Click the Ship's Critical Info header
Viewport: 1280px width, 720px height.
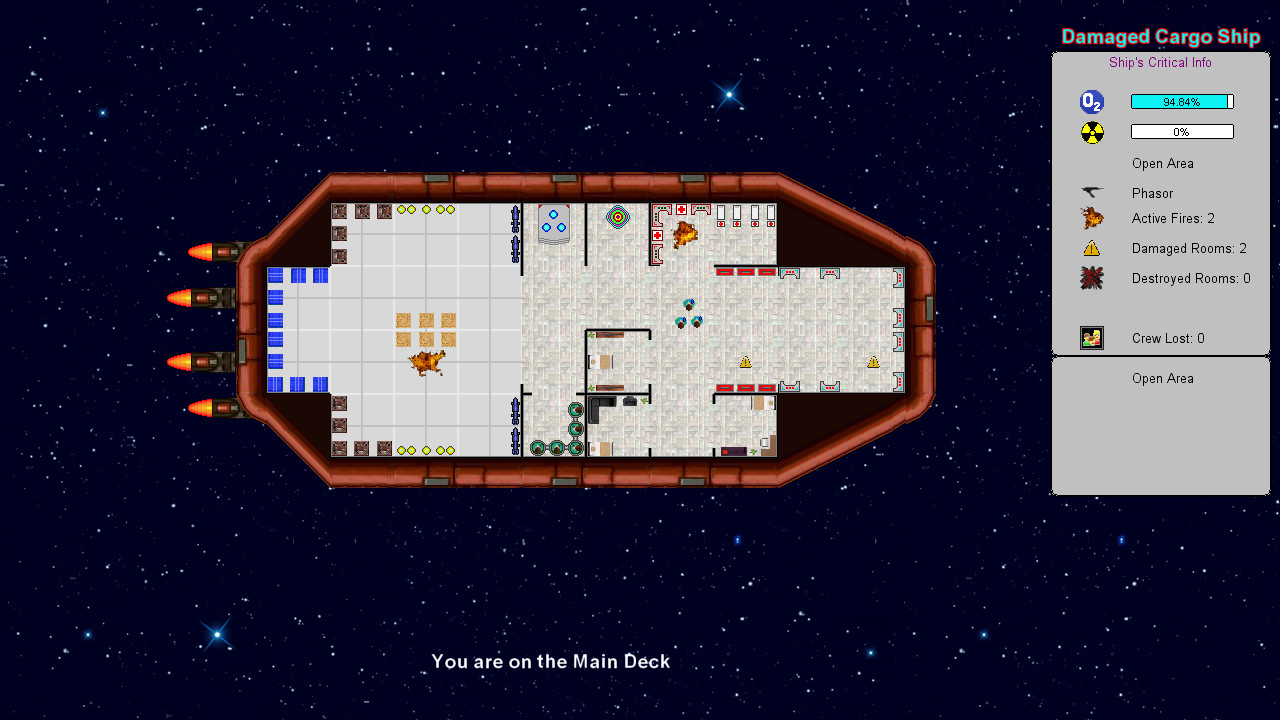[1160, 62]
